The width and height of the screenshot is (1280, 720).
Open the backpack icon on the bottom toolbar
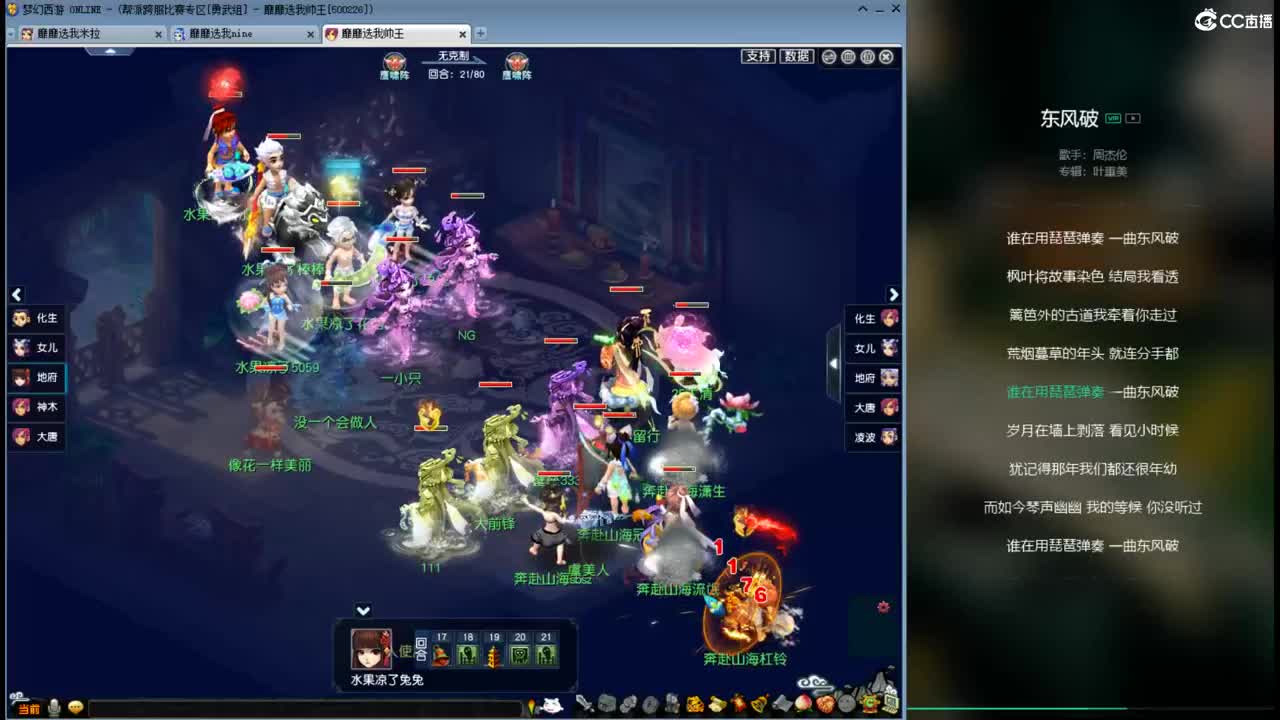[x=606, y=705]
